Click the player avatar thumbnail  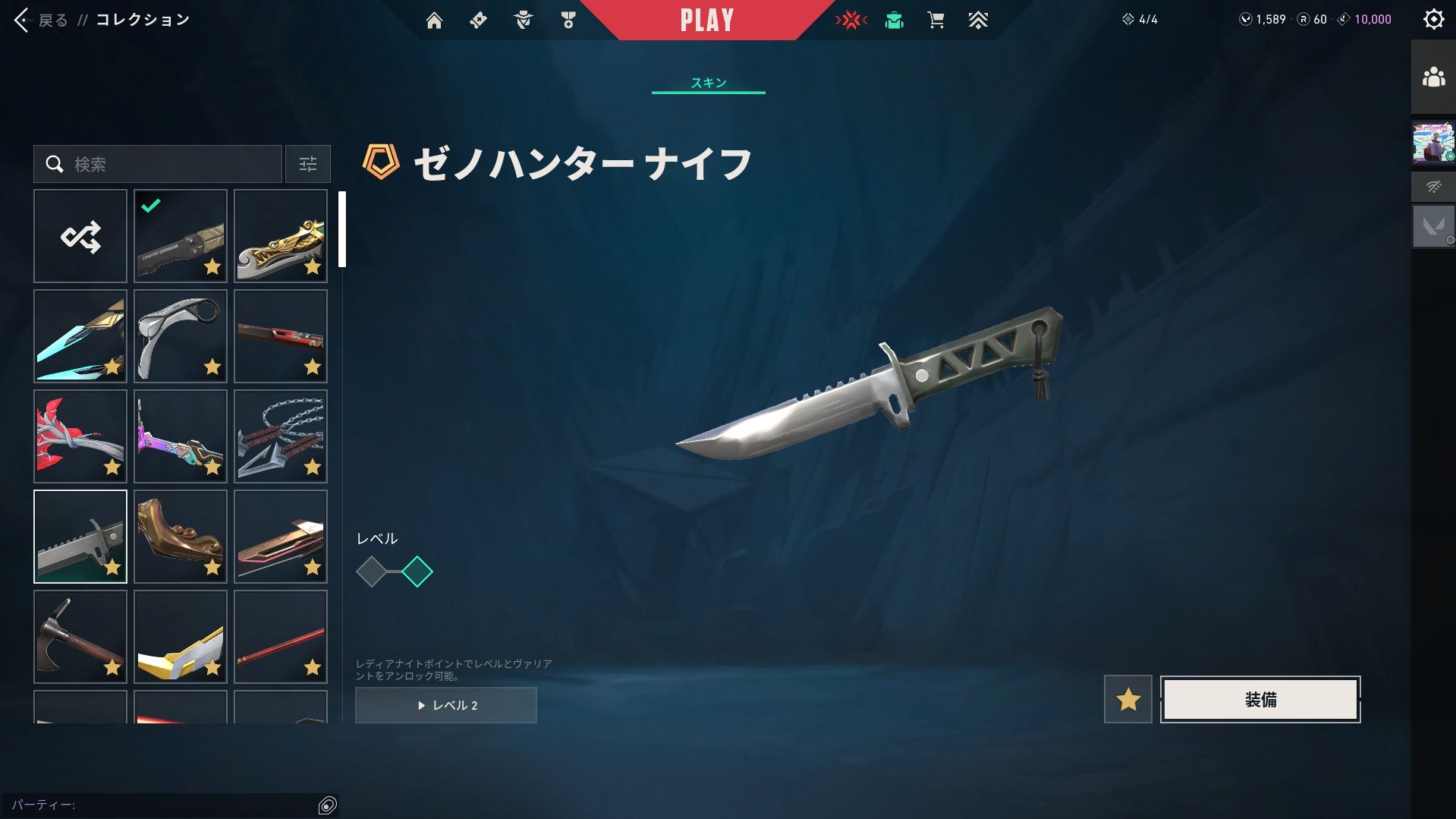(x=1433, y=143)
